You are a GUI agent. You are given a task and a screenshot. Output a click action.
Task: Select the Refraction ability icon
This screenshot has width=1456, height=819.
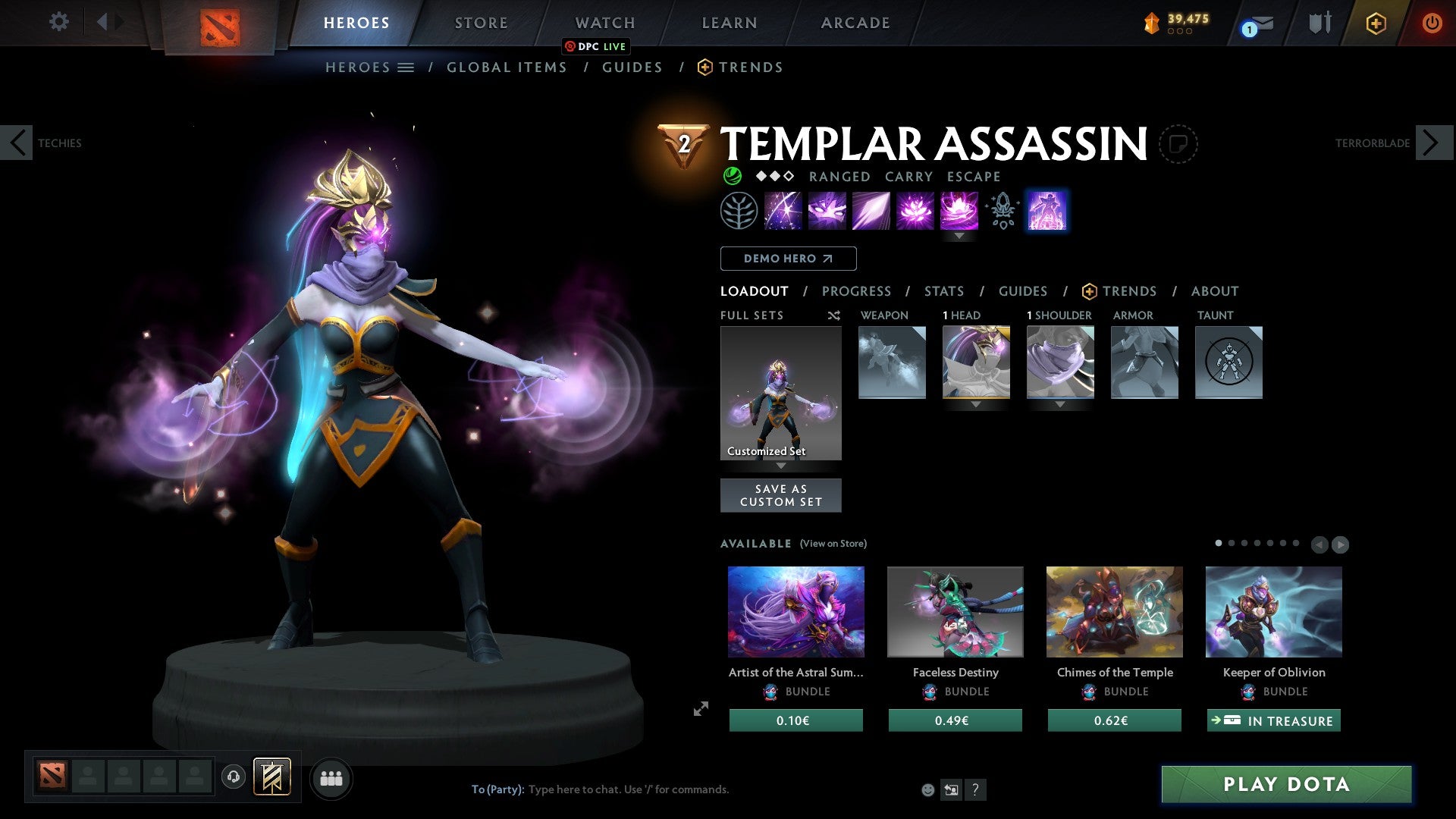click(x=783, y=211)
